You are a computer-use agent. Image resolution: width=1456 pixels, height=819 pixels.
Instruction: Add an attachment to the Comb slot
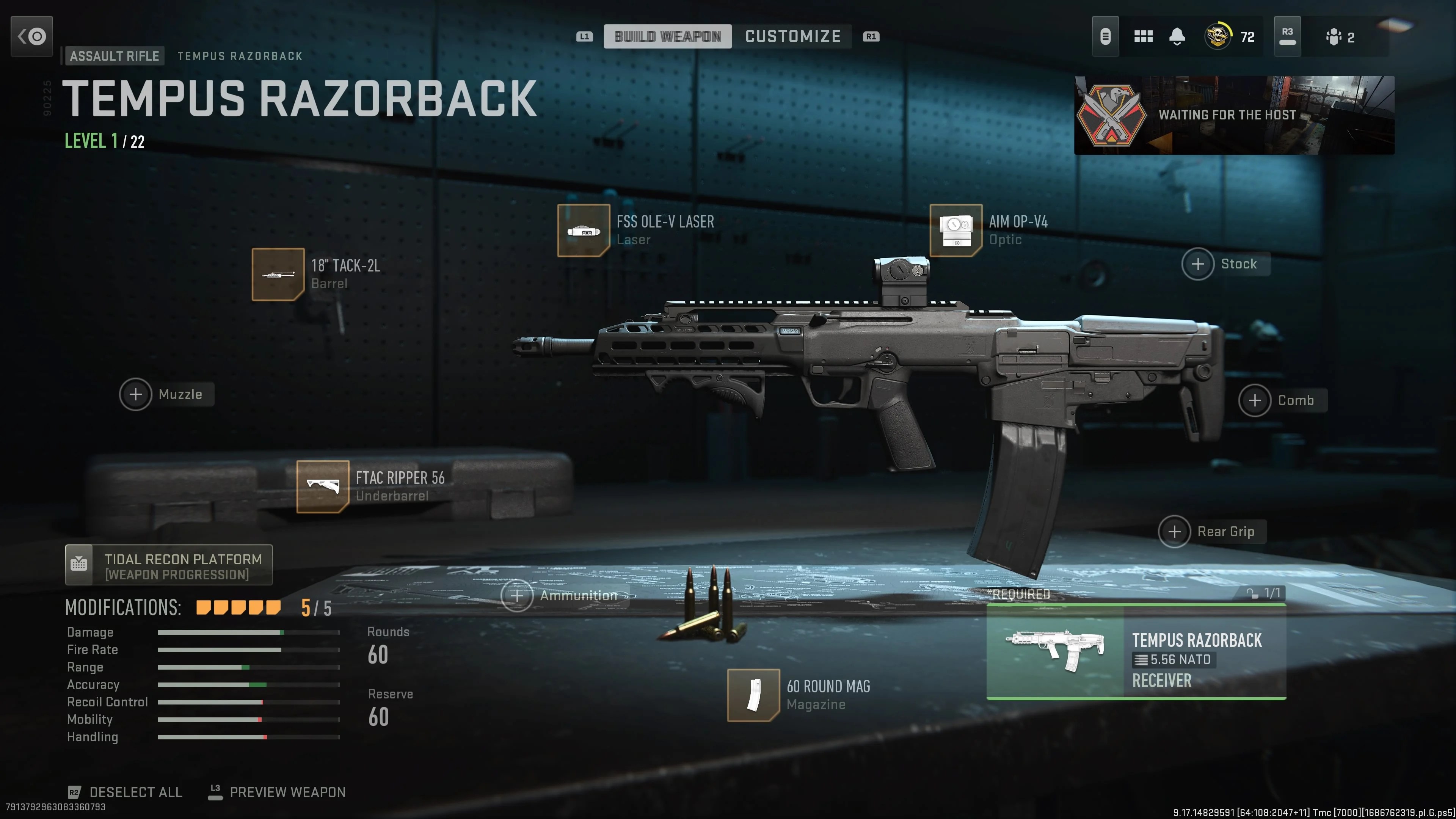1255,400
